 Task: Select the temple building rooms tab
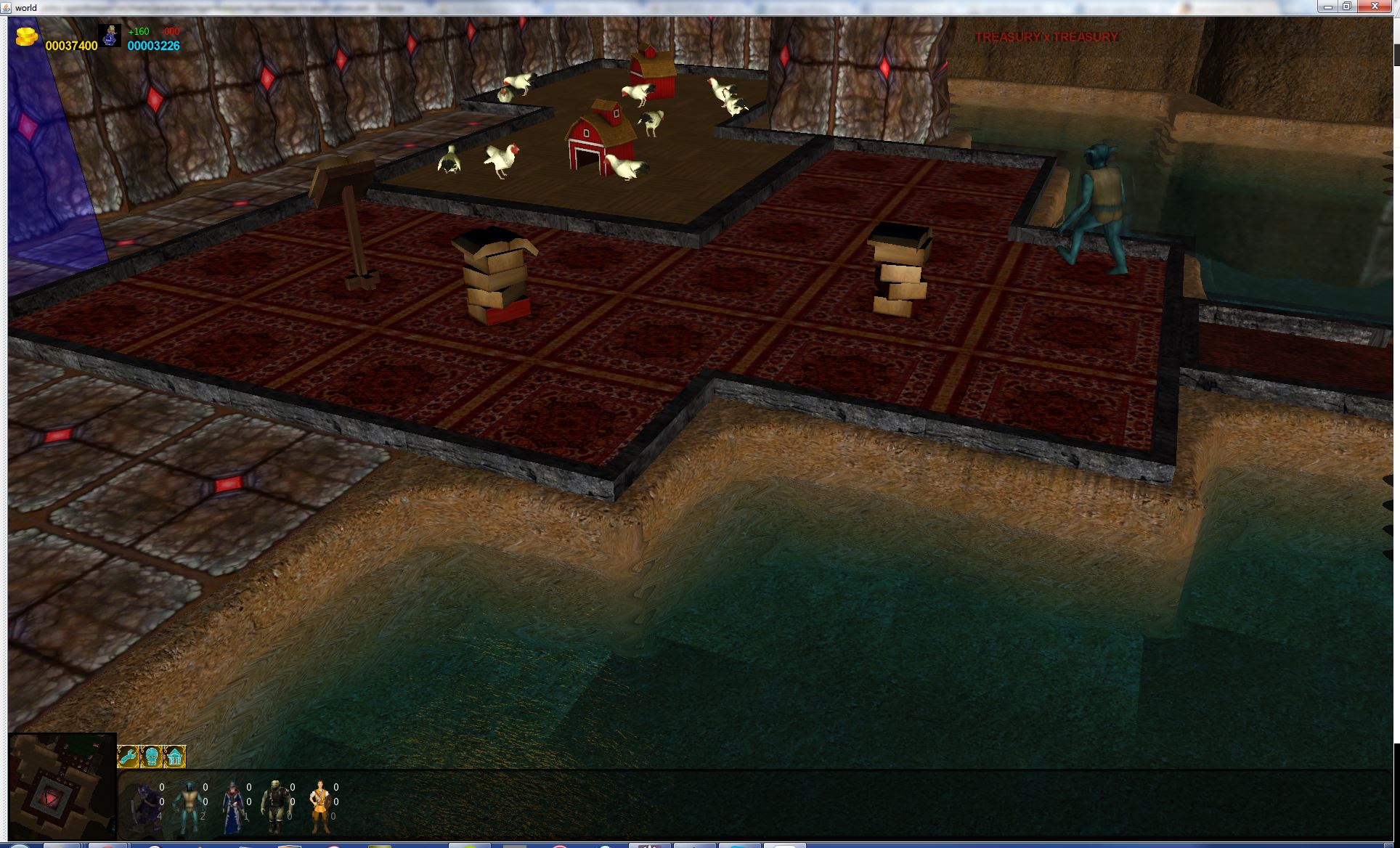point(175,757)
